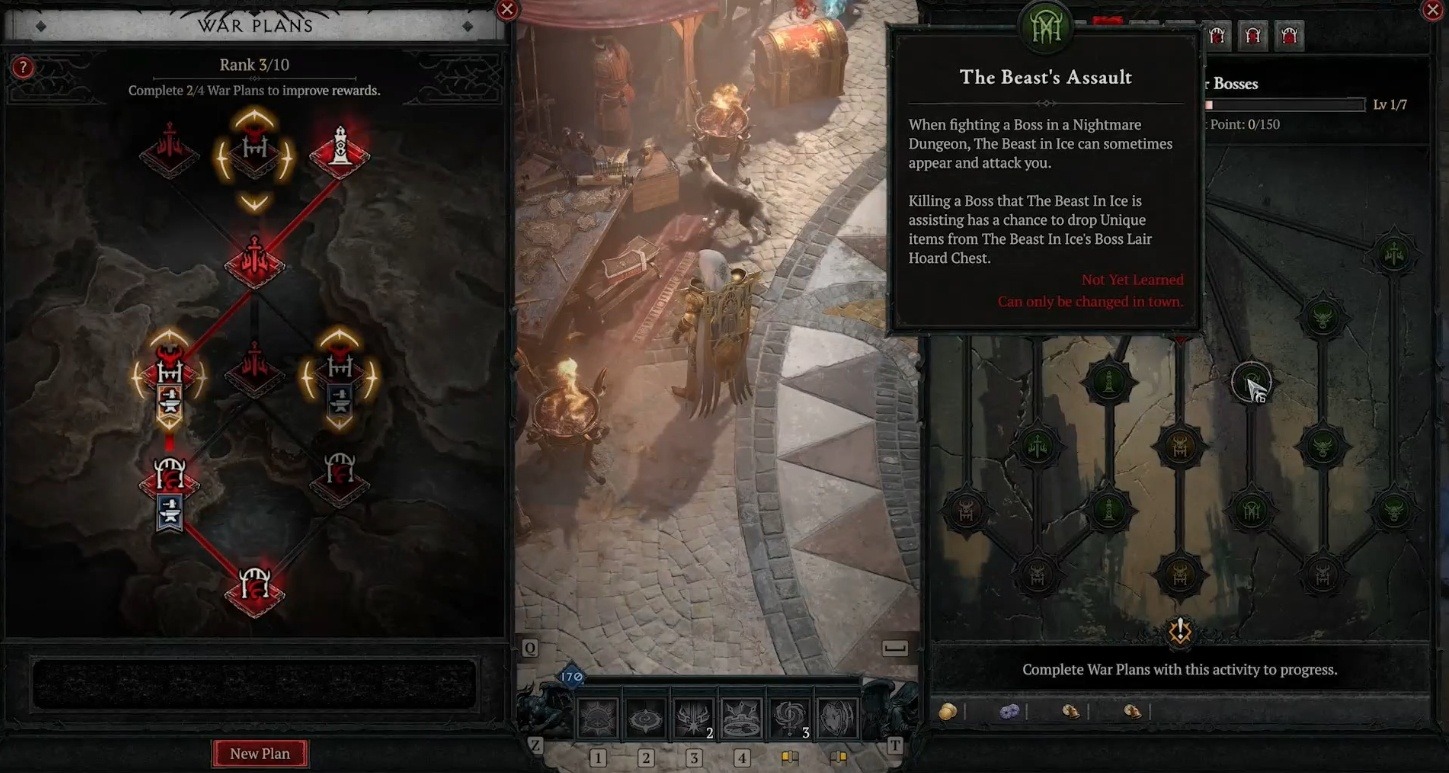The image size is (1449, 773).
Task: Activate the crown and ring skill icon
Action: point(741,718)
